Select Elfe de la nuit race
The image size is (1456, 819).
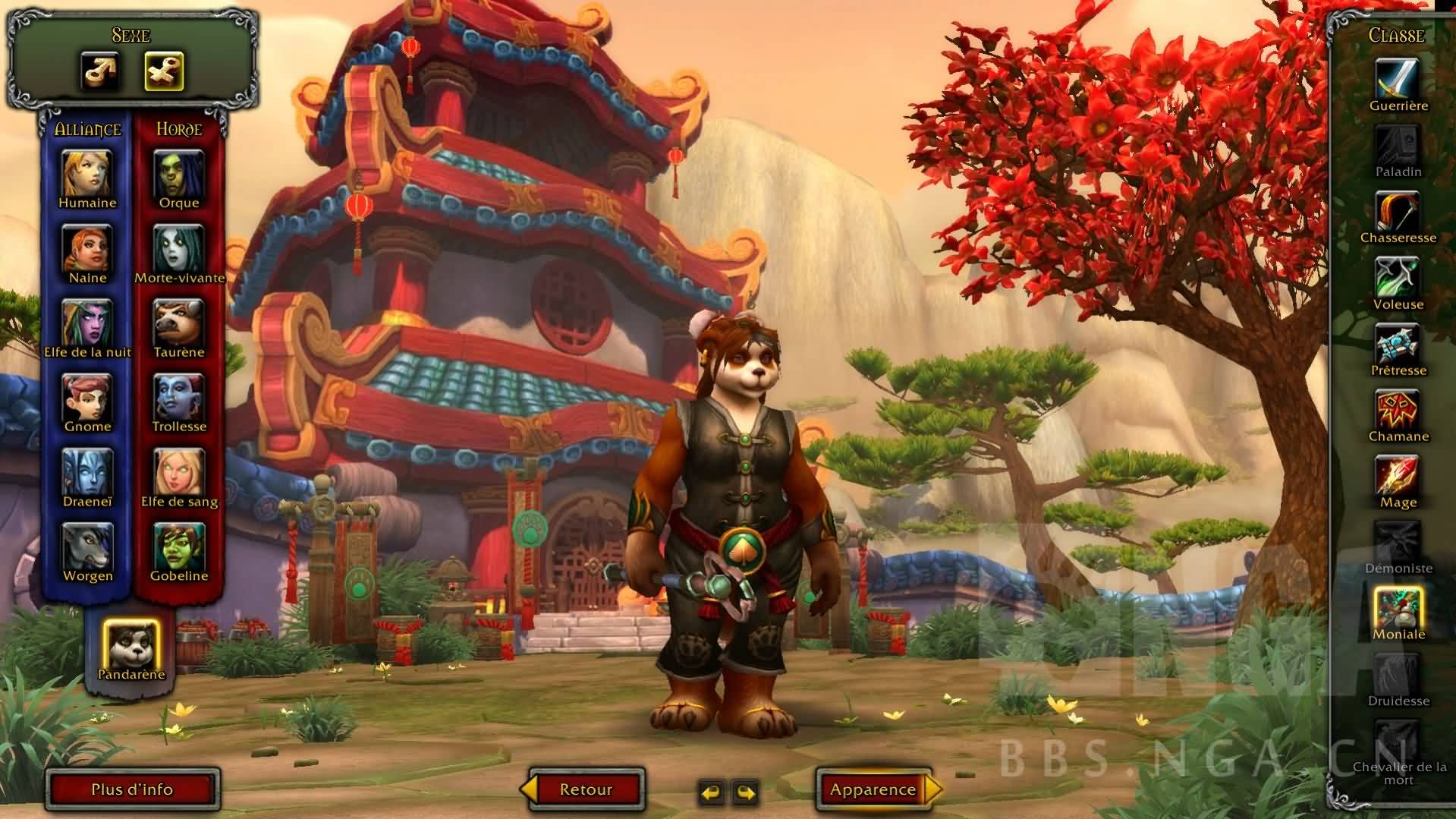pyautogui.click(x=87, y=323)
